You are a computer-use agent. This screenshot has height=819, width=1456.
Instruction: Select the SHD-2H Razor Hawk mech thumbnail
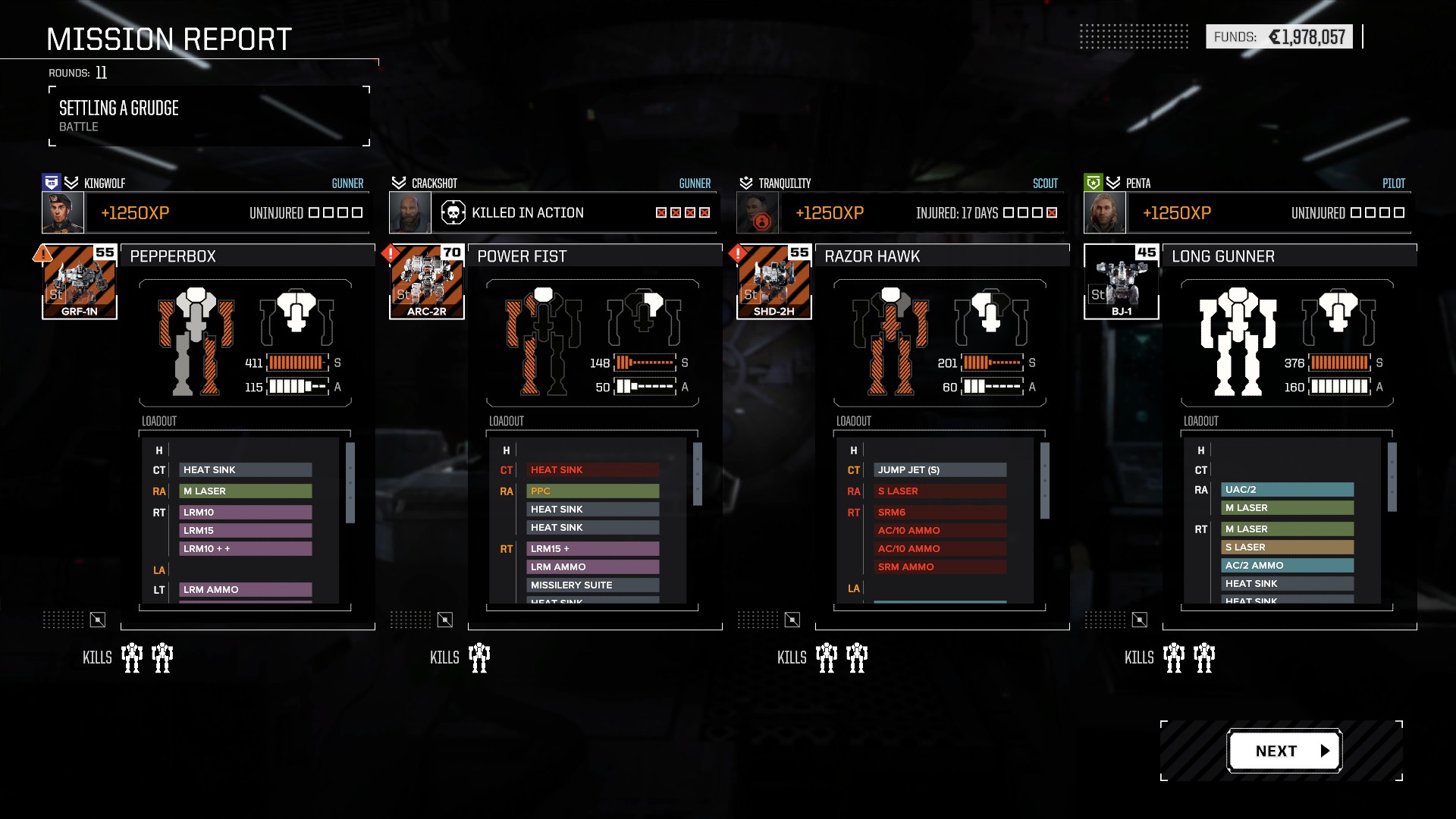(774, 282)
